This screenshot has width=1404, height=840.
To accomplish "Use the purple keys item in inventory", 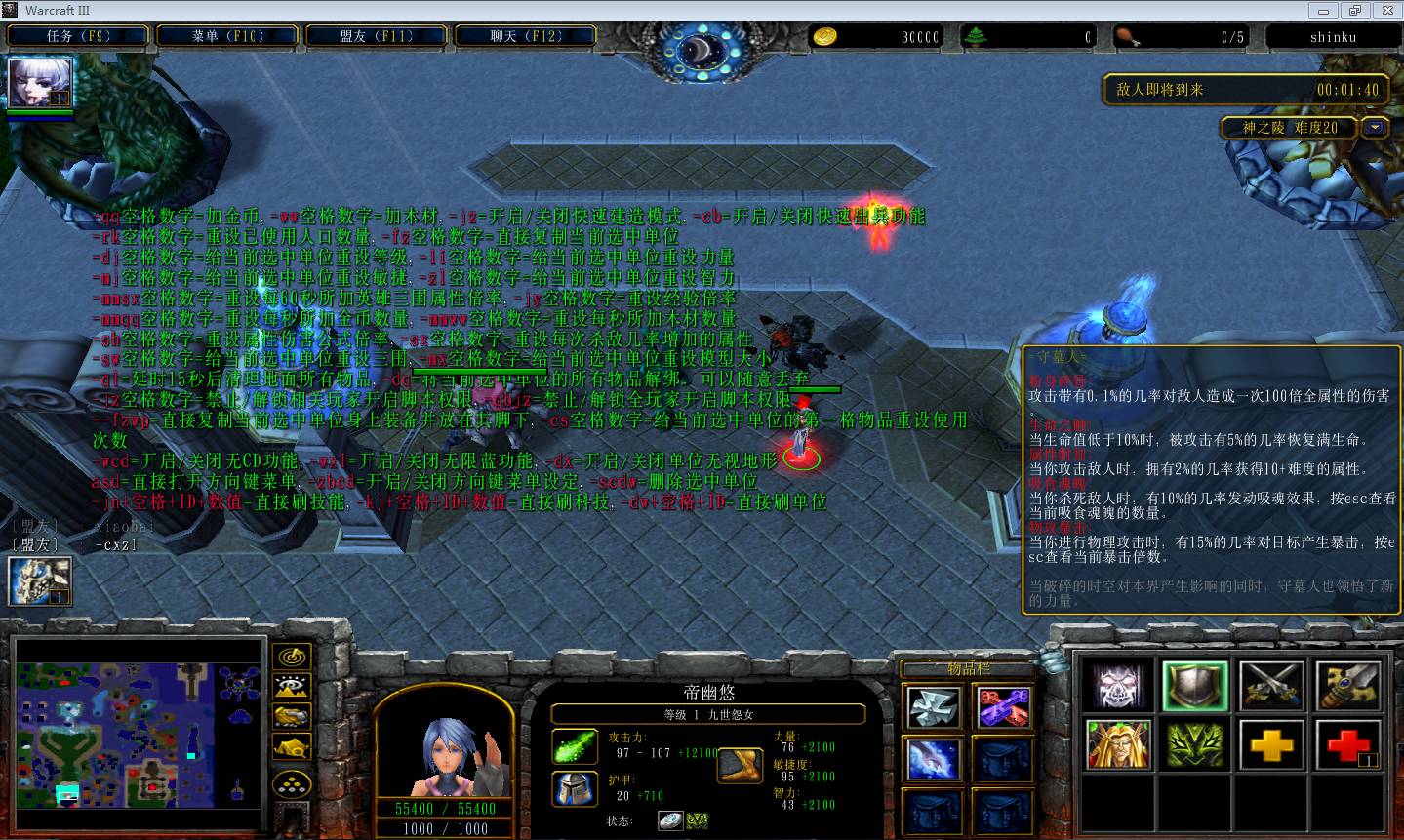I will point(1002,706).
